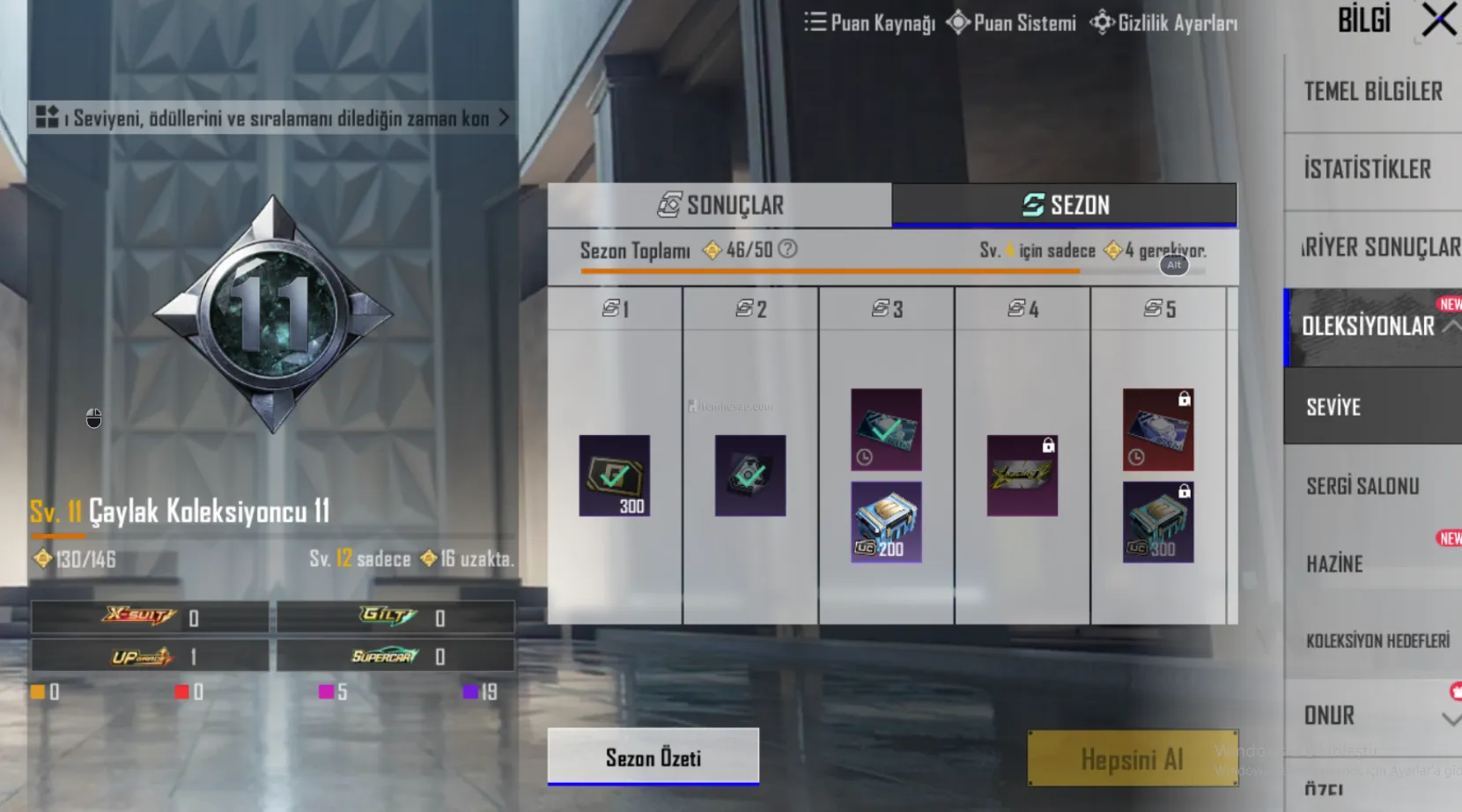The image size is (1462, 812).
Task: Close the Bilgi panel with the X
Action: tap(1438, 20)
